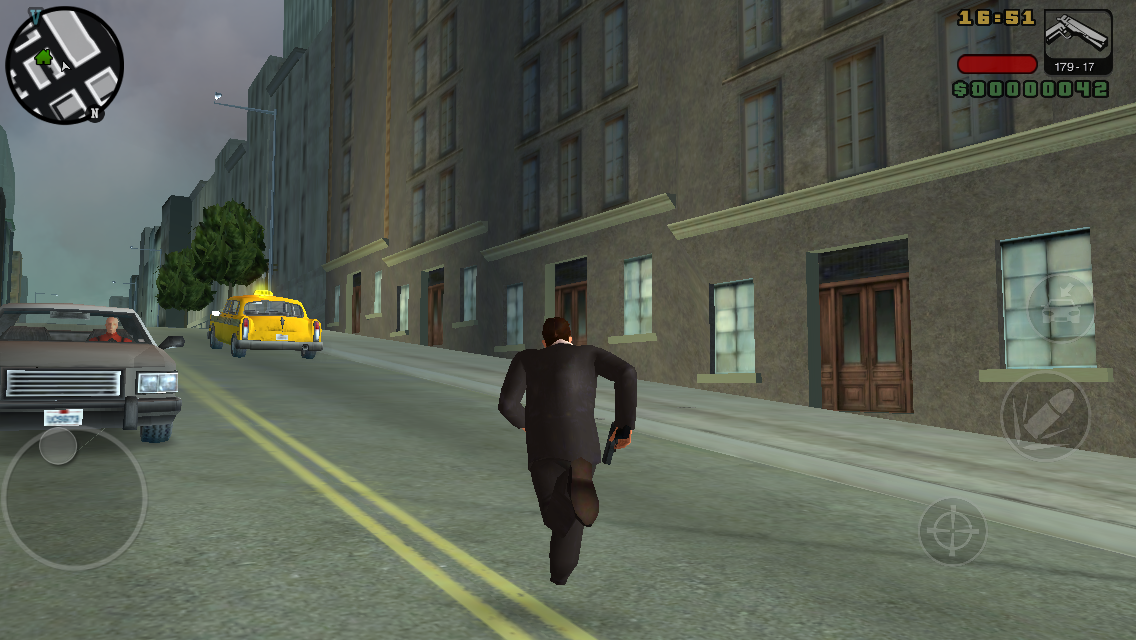Fire the weapon with the bullet button
Viewport: 1136px width, 640px height.
[x=1045, y=417]
